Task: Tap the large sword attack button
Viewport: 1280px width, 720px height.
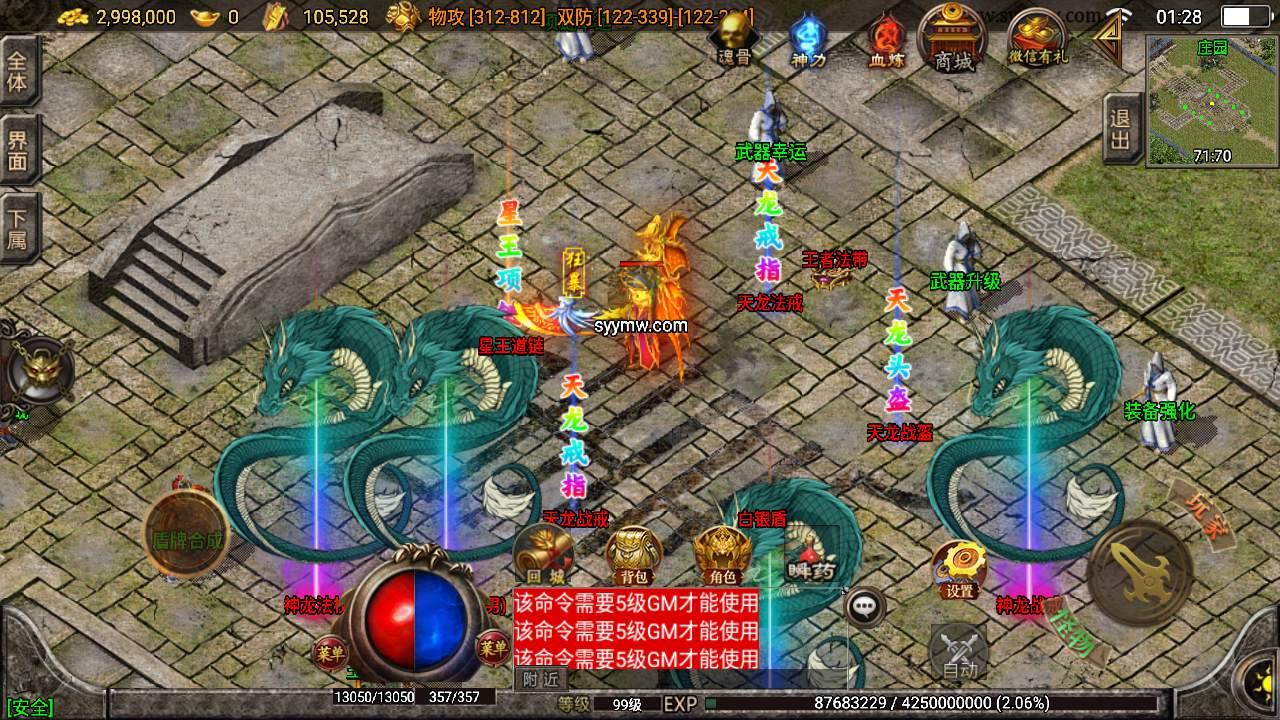Action: (x=1140, y=572)
